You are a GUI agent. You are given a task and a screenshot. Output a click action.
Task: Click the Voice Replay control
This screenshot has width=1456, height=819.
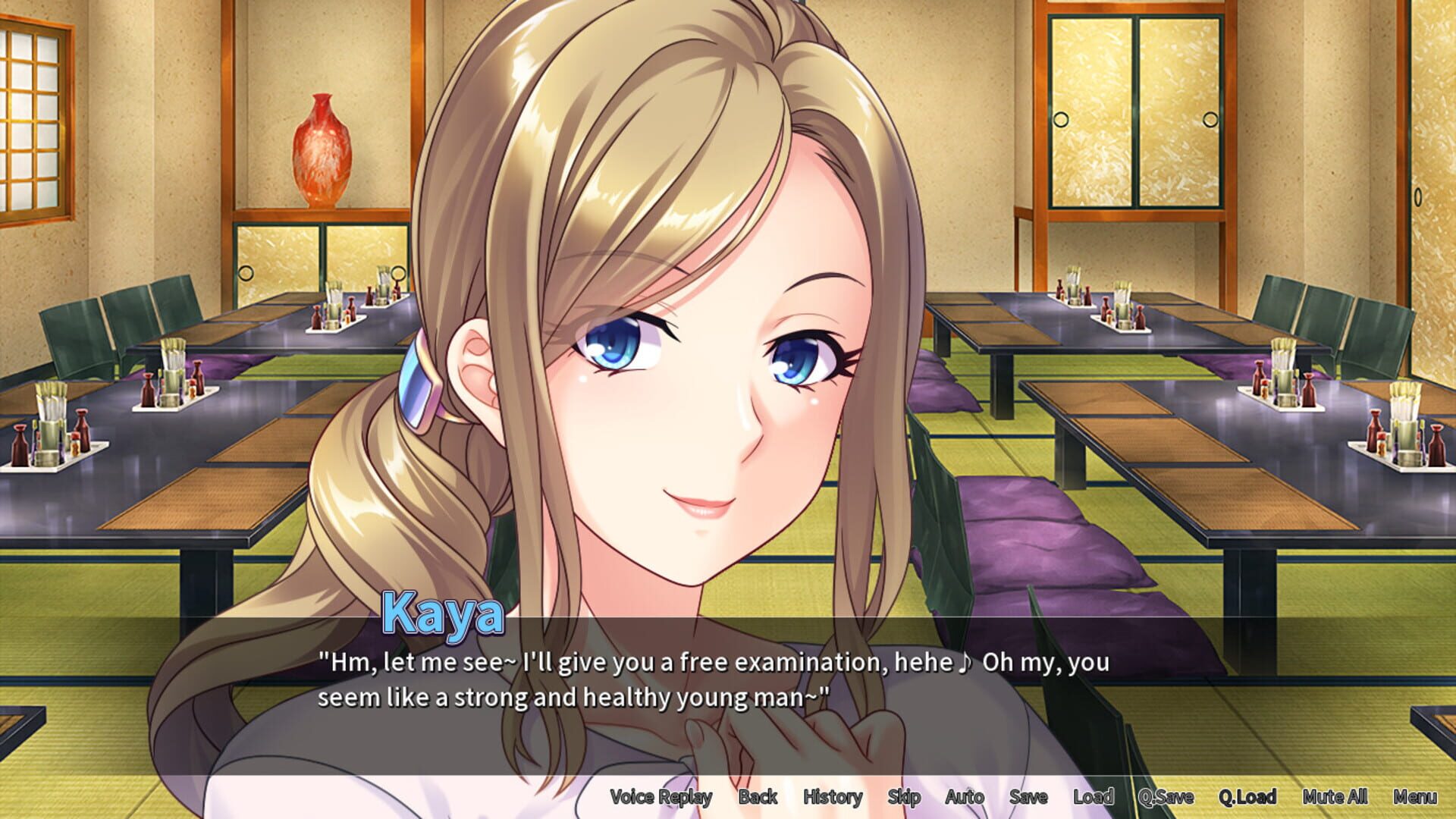pos(661,797)
